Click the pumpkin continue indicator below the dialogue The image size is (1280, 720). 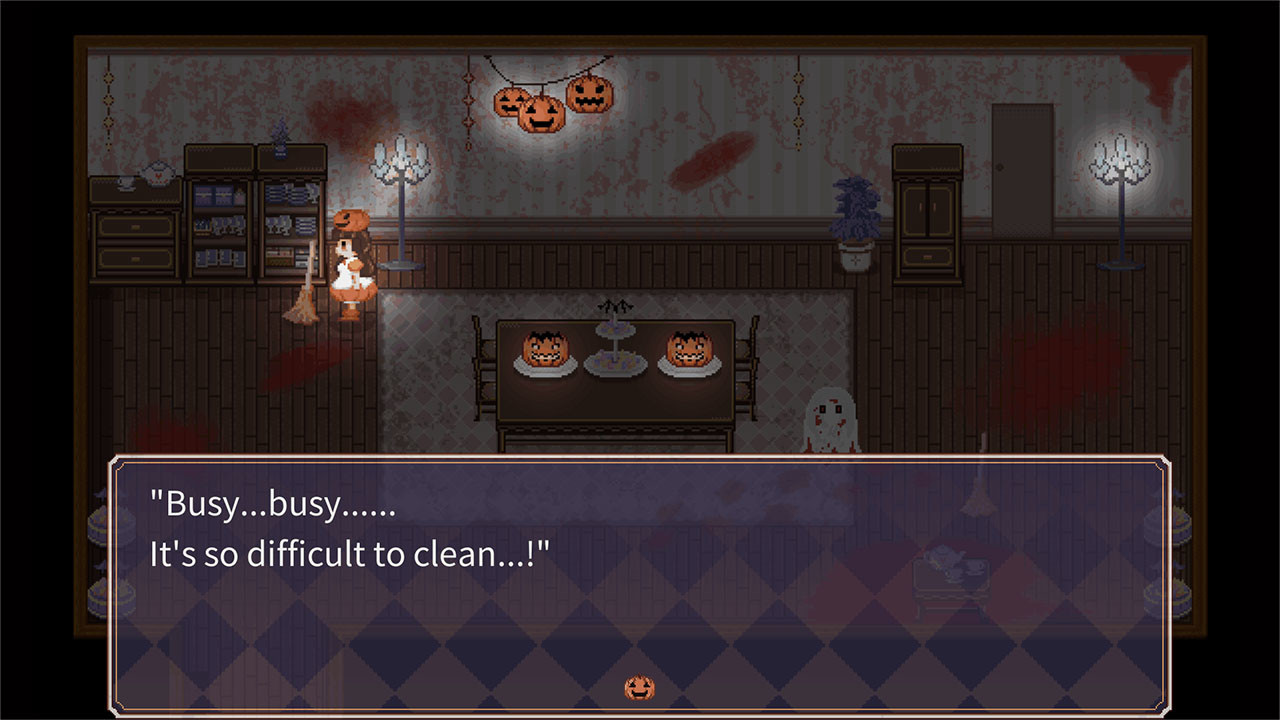(x=639, y=687)
